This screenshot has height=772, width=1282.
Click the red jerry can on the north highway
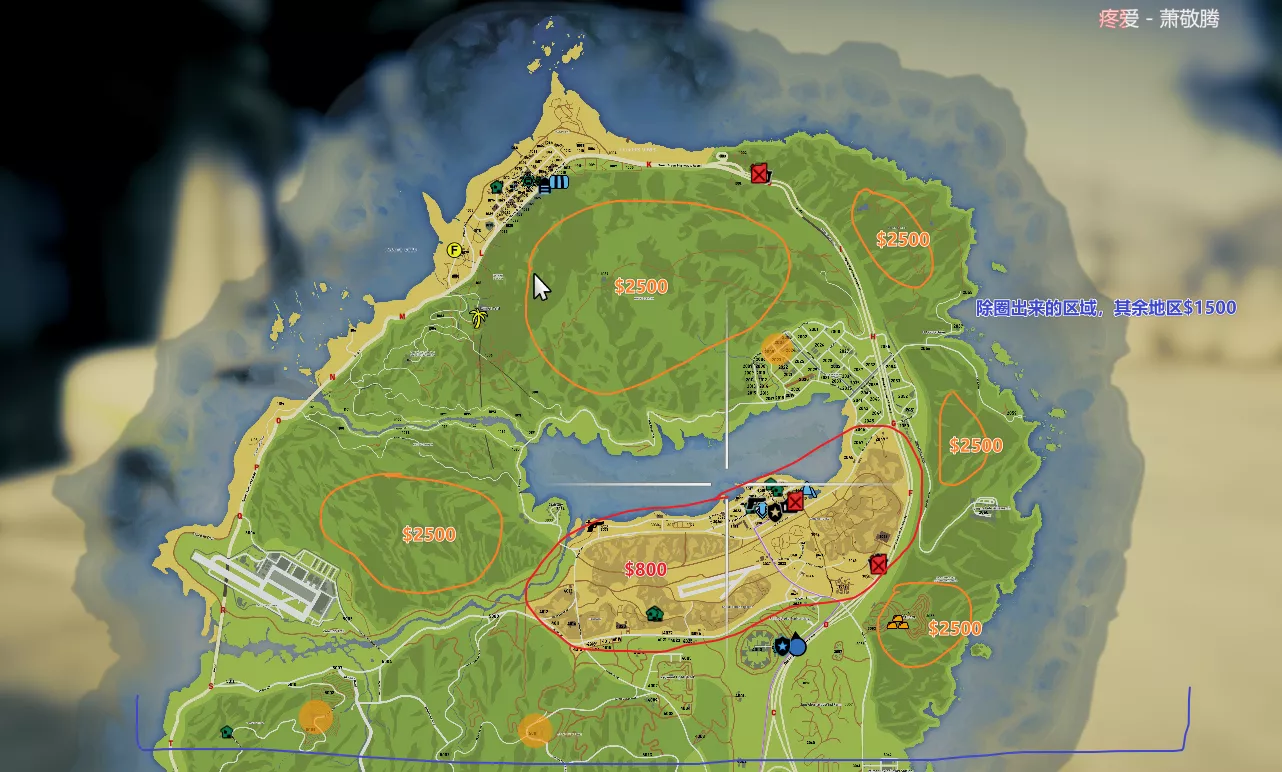click(x=760, y=173)
